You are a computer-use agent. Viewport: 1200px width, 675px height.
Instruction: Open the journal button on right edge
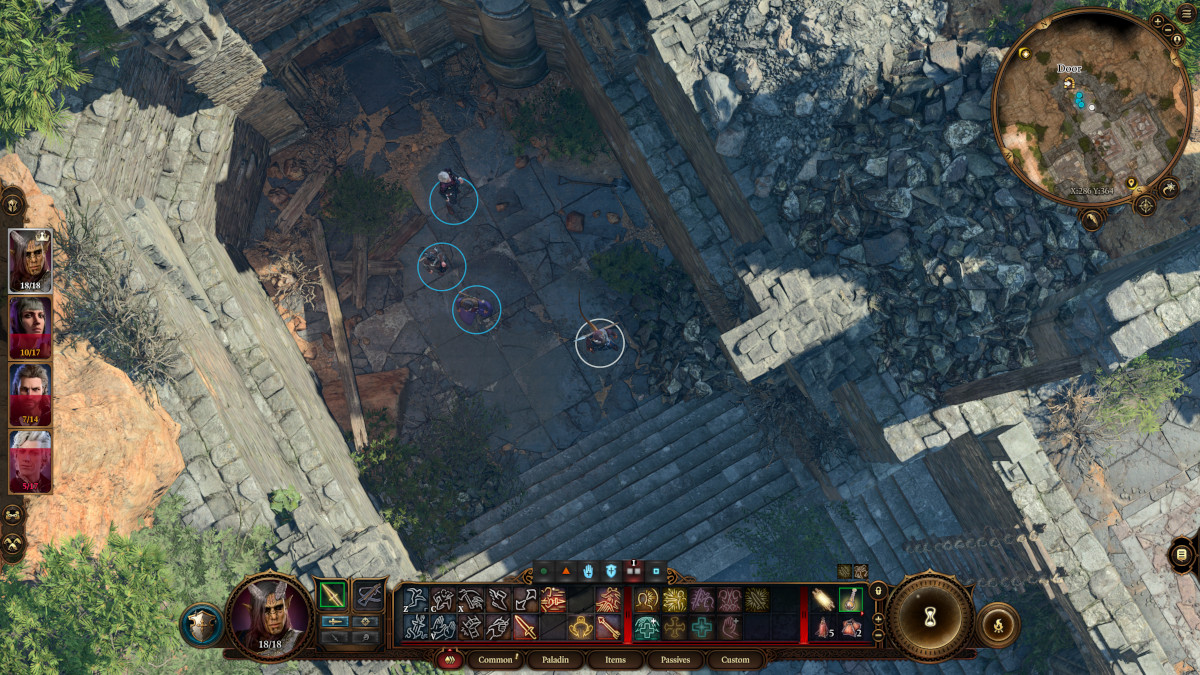[x=1182, y=554]
